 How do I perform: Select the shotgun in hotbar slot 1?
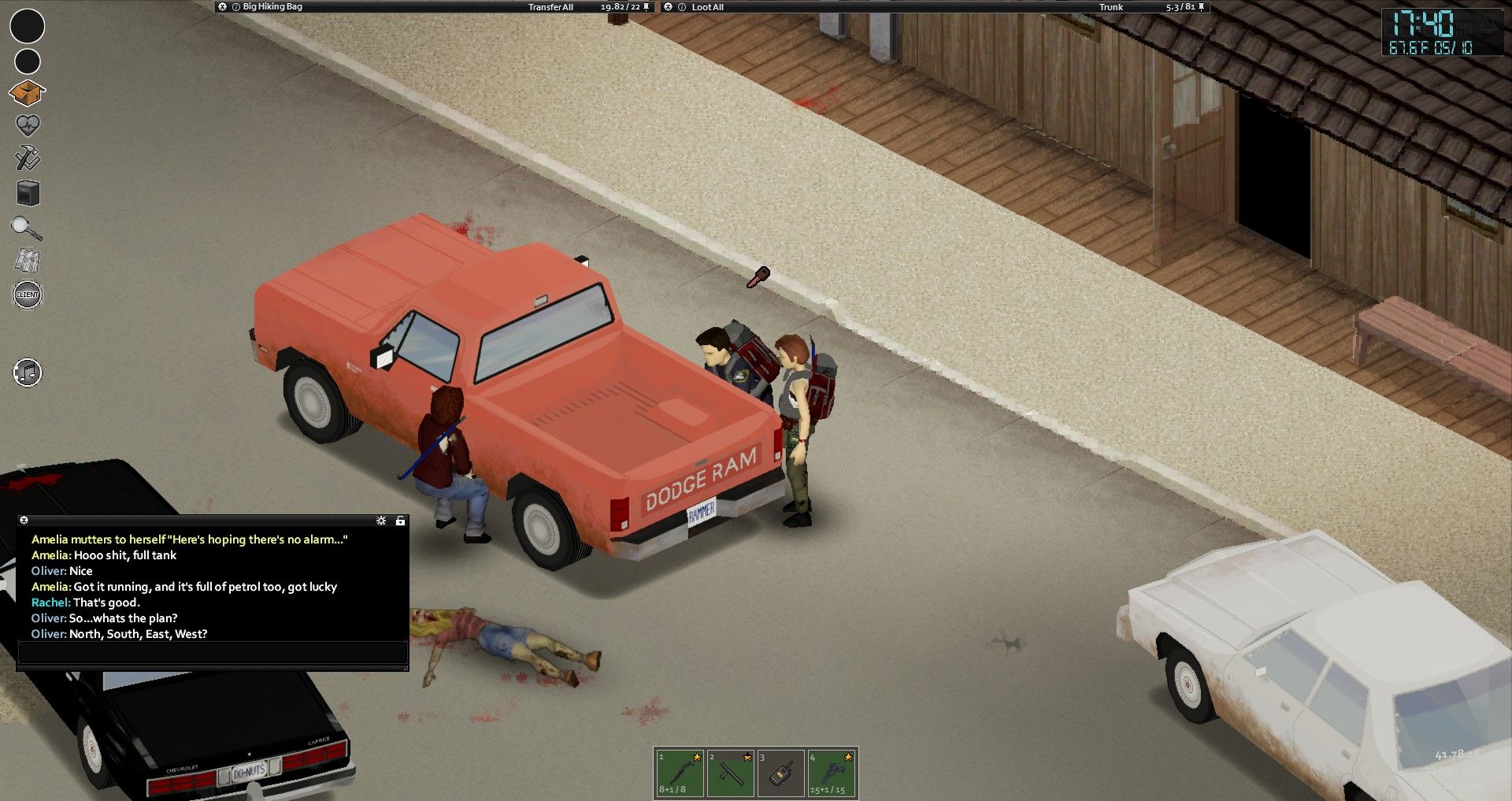point(680,773)
